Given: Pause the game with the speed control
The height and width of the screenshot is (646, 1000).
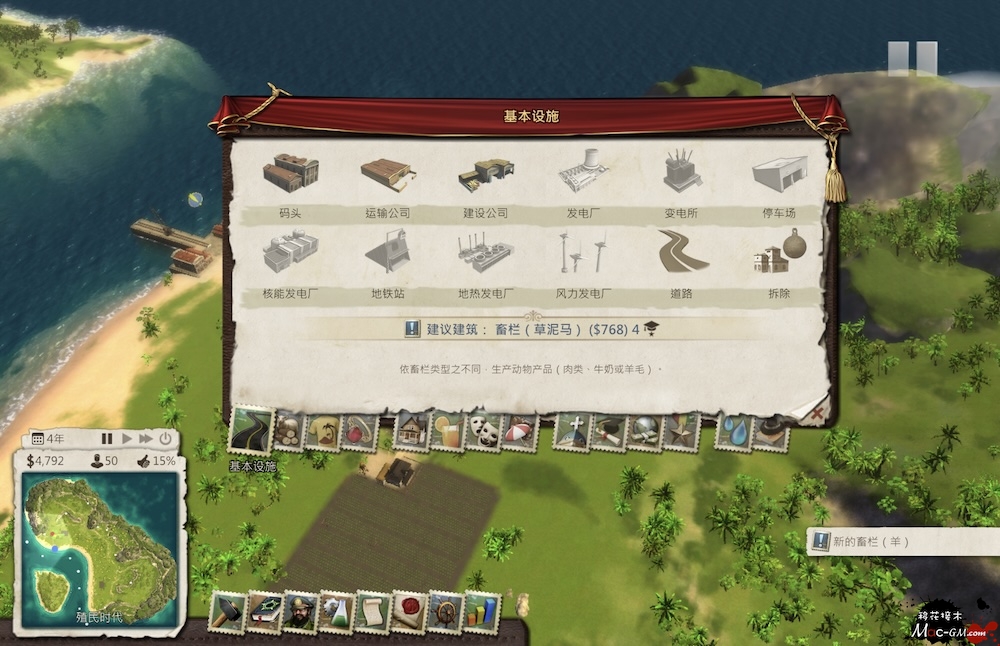Looking at the screenshot, I should coord(107,439).
